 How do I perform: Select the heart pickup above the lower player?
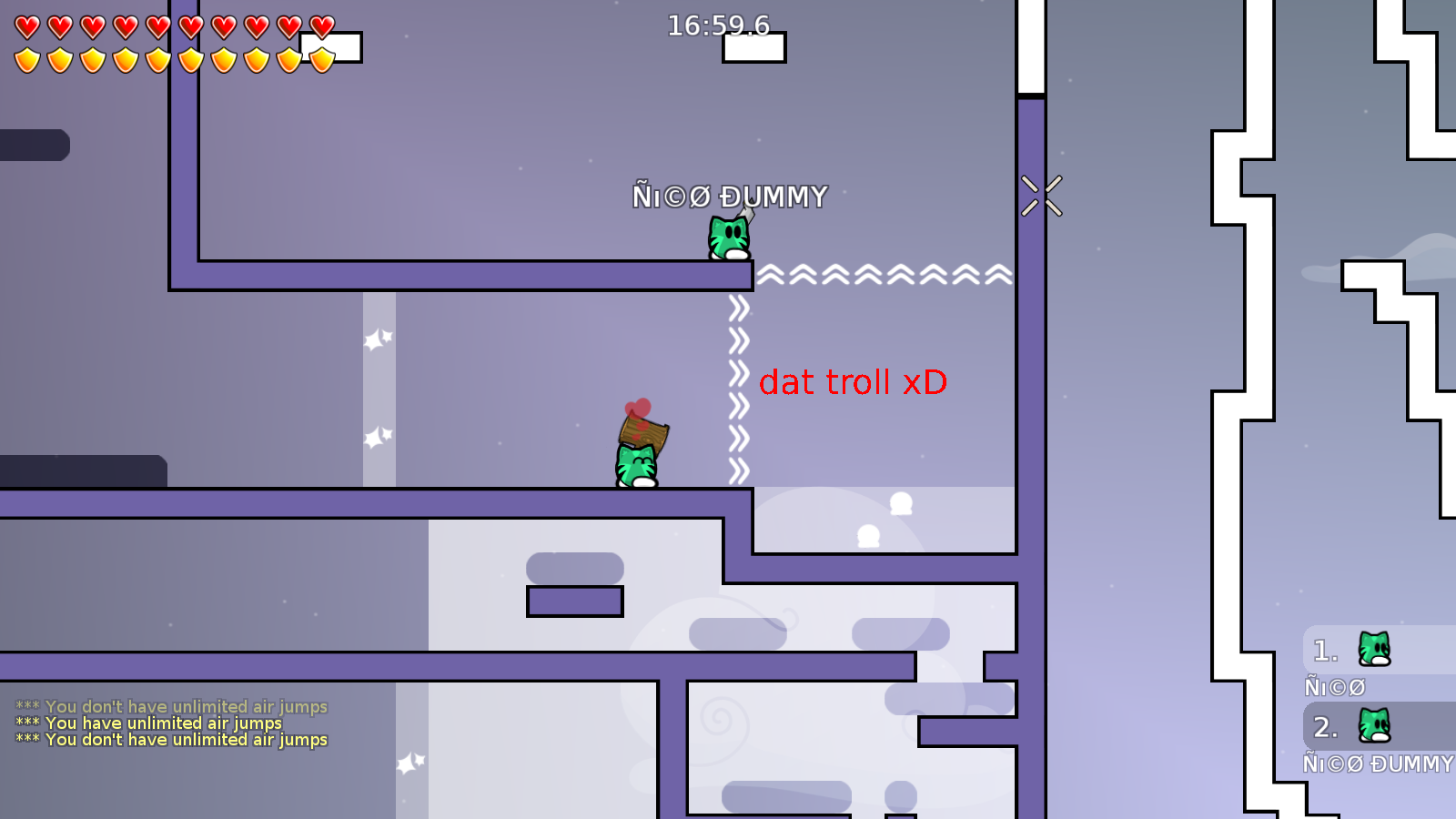coord(639,408)
